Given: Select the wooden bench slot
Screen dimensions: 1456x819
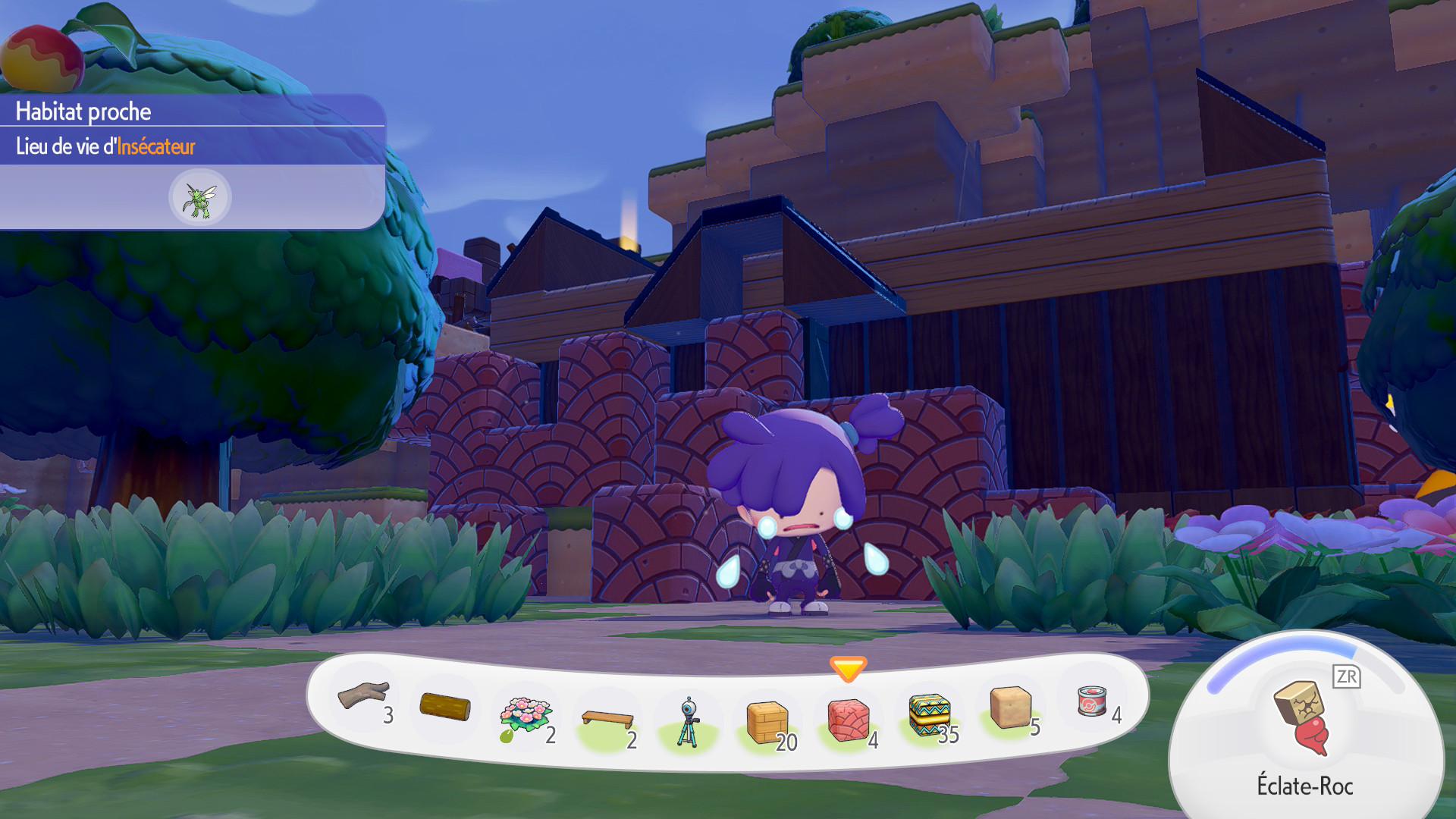Looking at the screenshot, I should coord(607,719).
